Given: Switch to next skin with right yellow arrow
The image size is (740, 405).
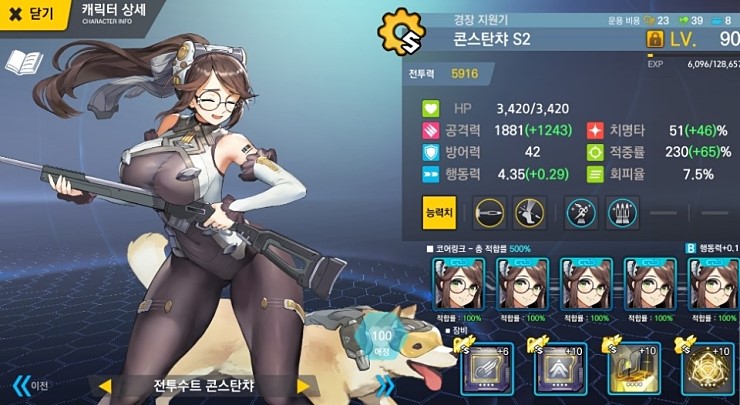Looking at the screenshot, I should (303, 386).
